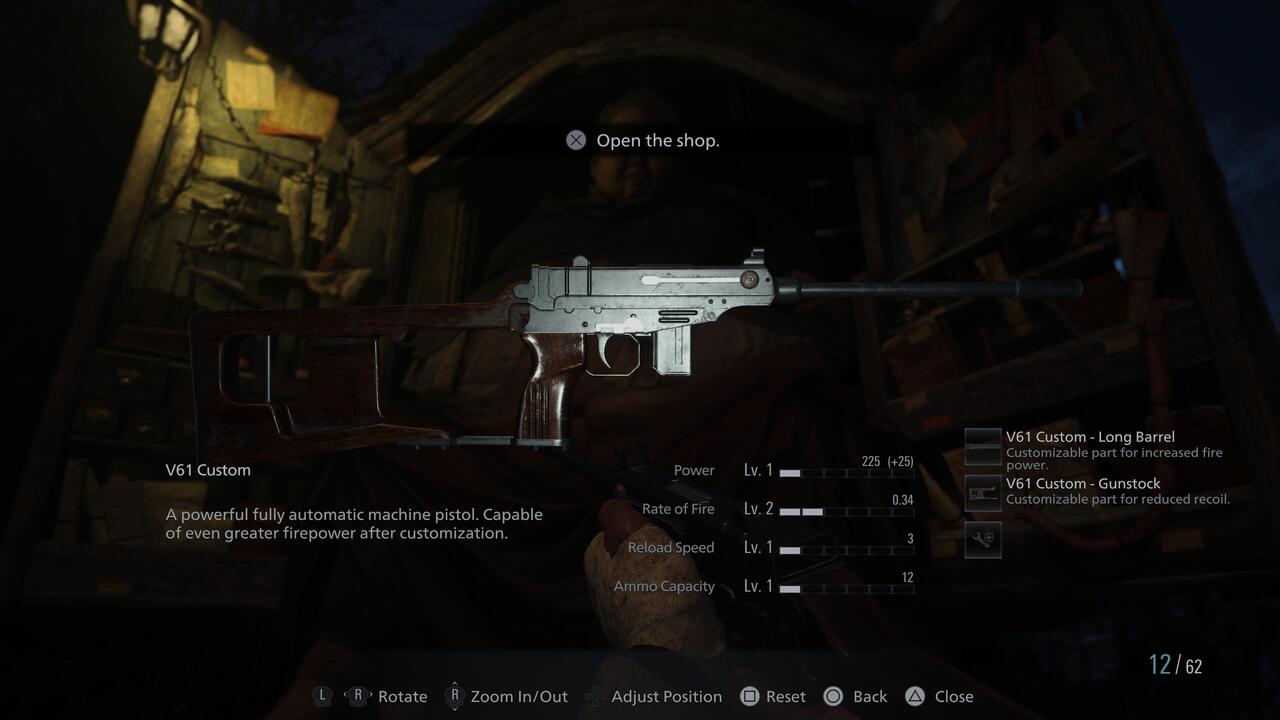1280x720 pixels.
Task: Select the Rate of Fire stat row
Action: 680,509
